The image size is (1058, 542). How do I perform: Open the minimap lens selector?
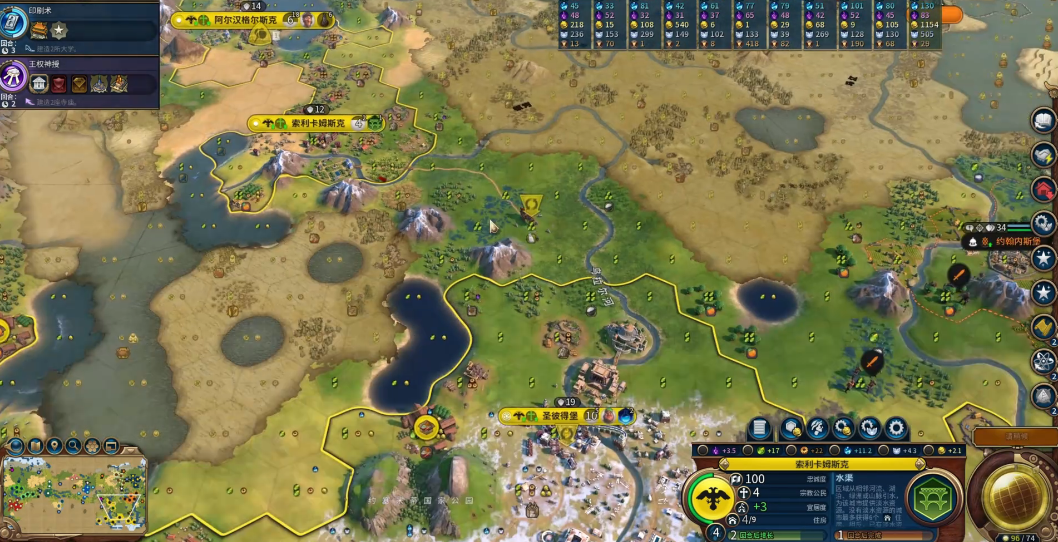(x=37, y=445)
